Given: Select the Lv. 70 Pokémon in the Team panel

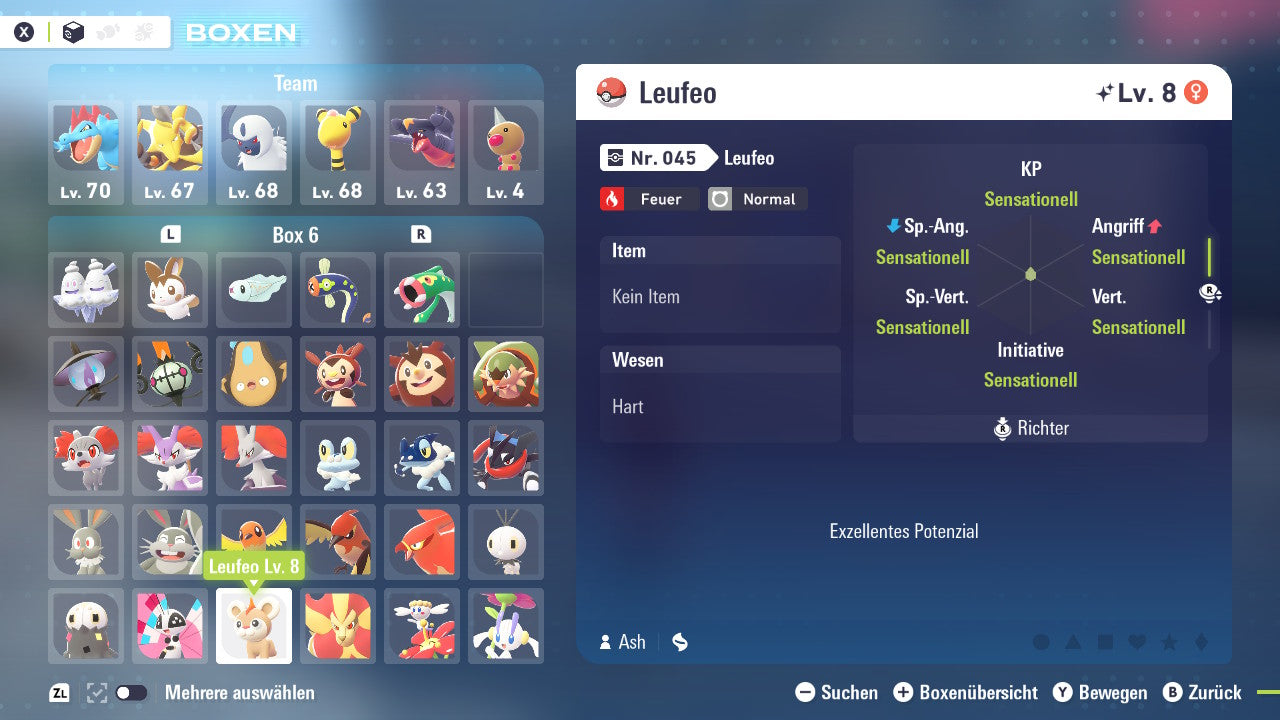Looking at the screenshot, I should pyautogui.click(x=86, y=152).
